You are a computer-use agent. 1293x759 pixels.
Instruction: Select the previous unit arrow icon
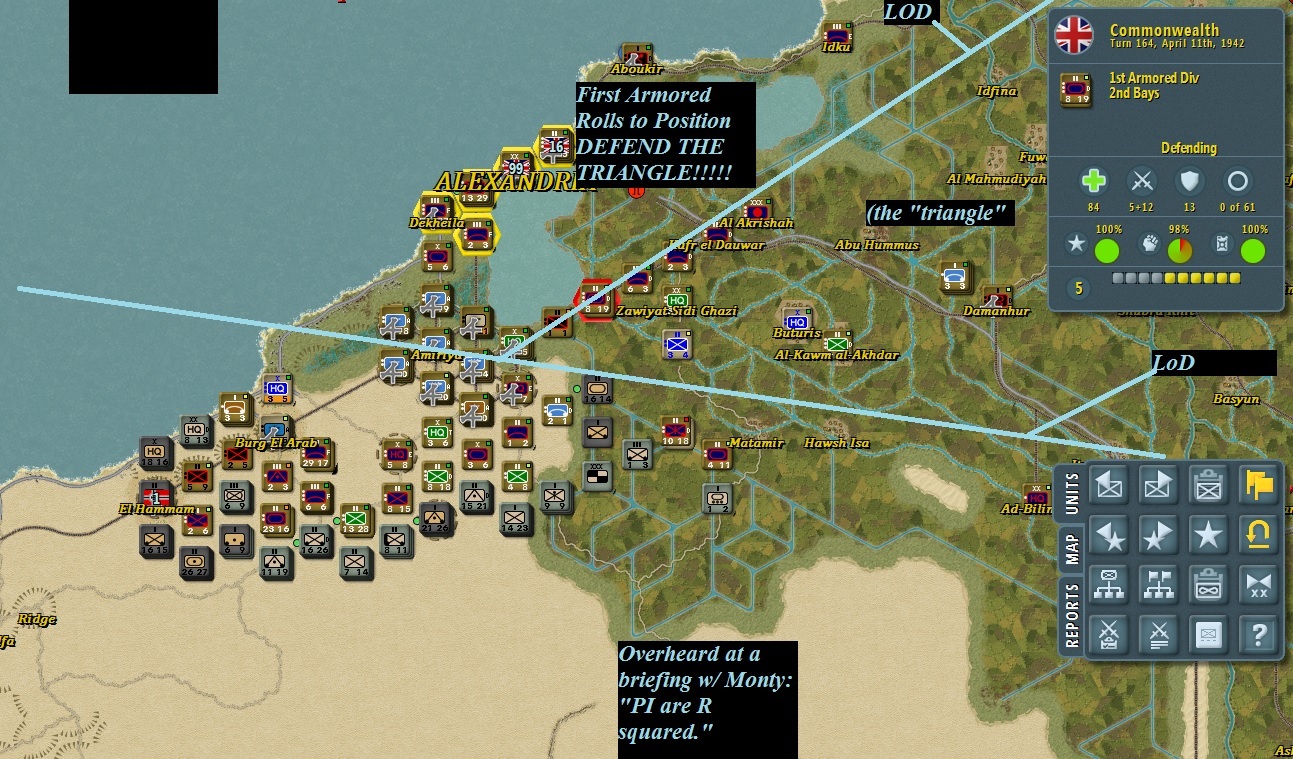tap(1109, 484)
